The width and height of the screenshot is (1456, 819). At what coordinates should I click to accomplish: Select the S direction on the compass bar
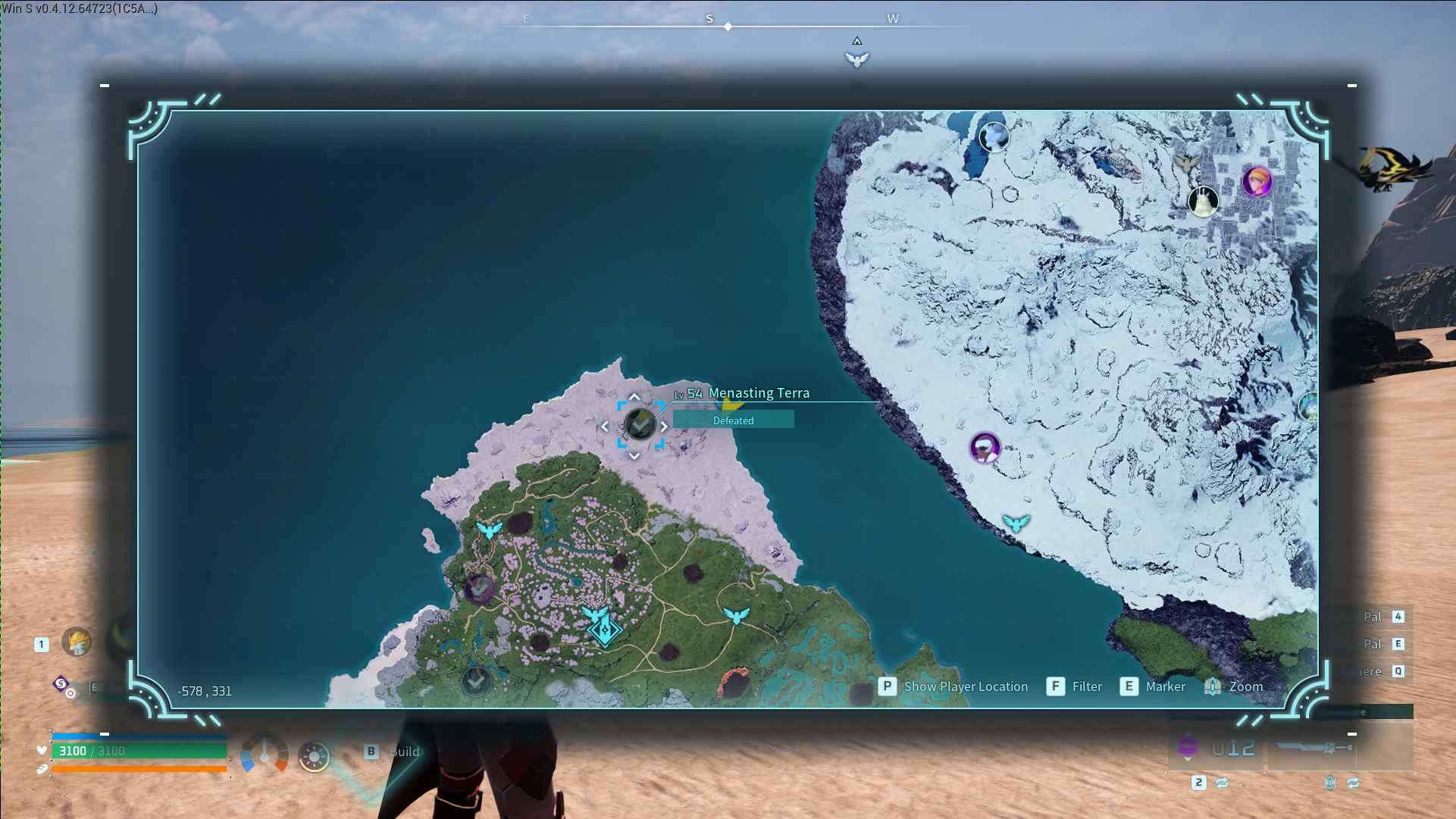(x=708, y=18)
